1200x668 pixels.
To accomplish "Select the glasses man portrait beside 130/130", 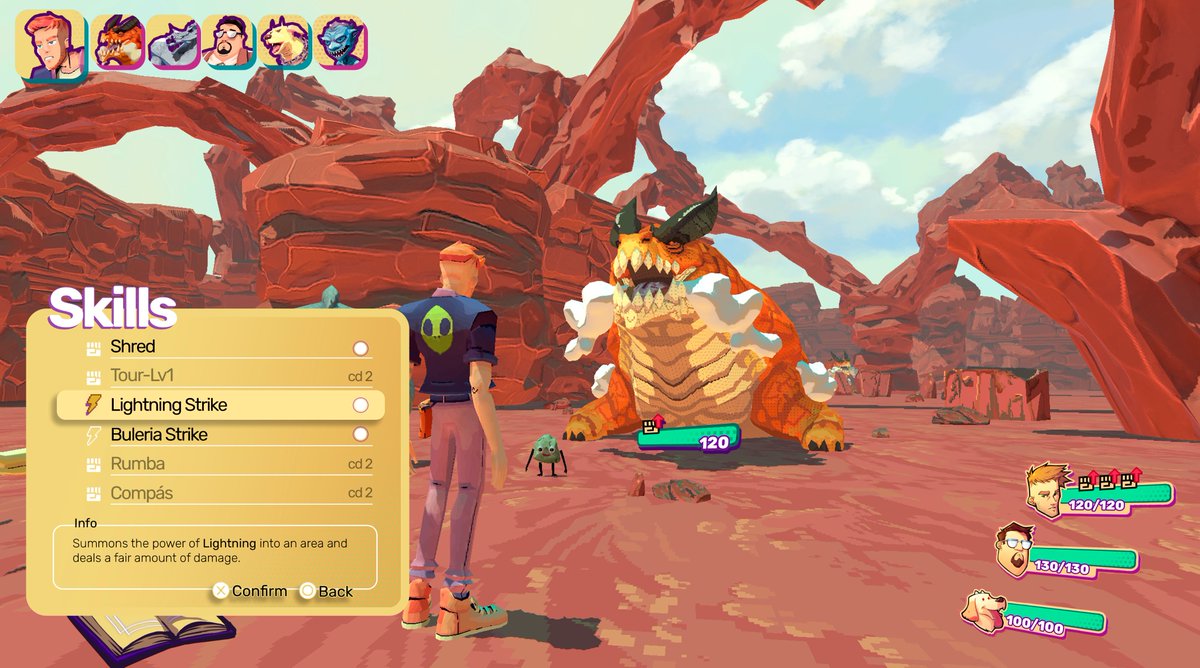I will coord(1013,552).
